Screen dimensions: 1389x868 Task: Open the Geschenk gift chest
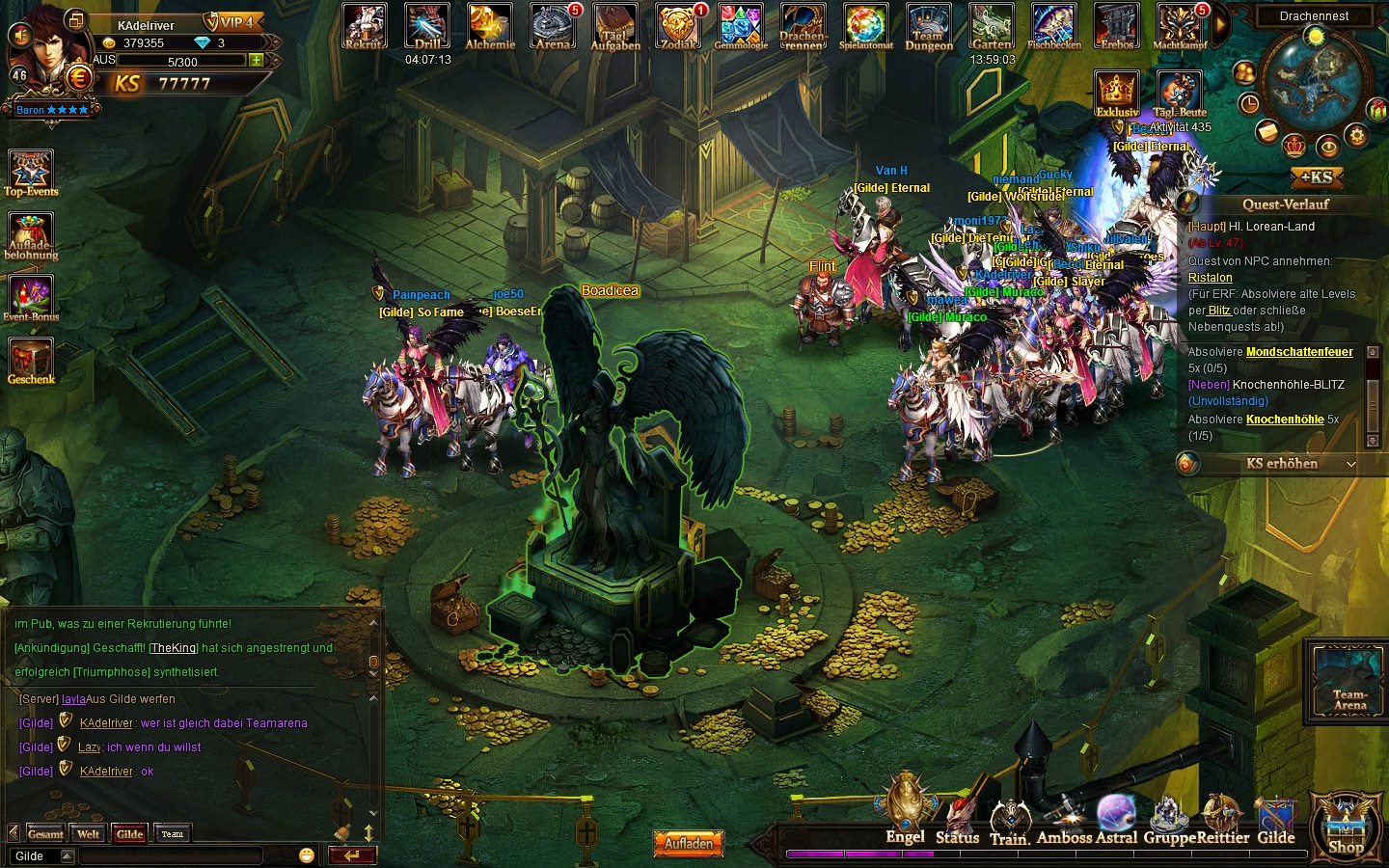coord(31,360)
